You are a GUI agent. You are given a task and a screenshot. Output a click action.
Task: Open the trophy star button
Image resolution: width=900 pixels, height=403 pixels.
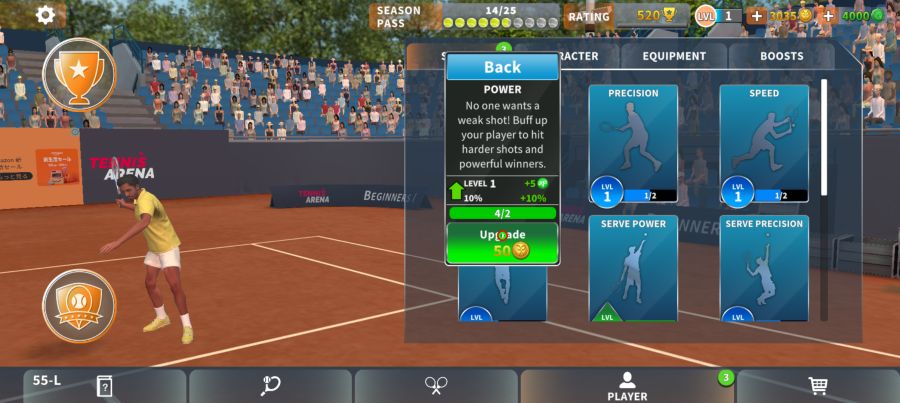[x=79, y=72]
